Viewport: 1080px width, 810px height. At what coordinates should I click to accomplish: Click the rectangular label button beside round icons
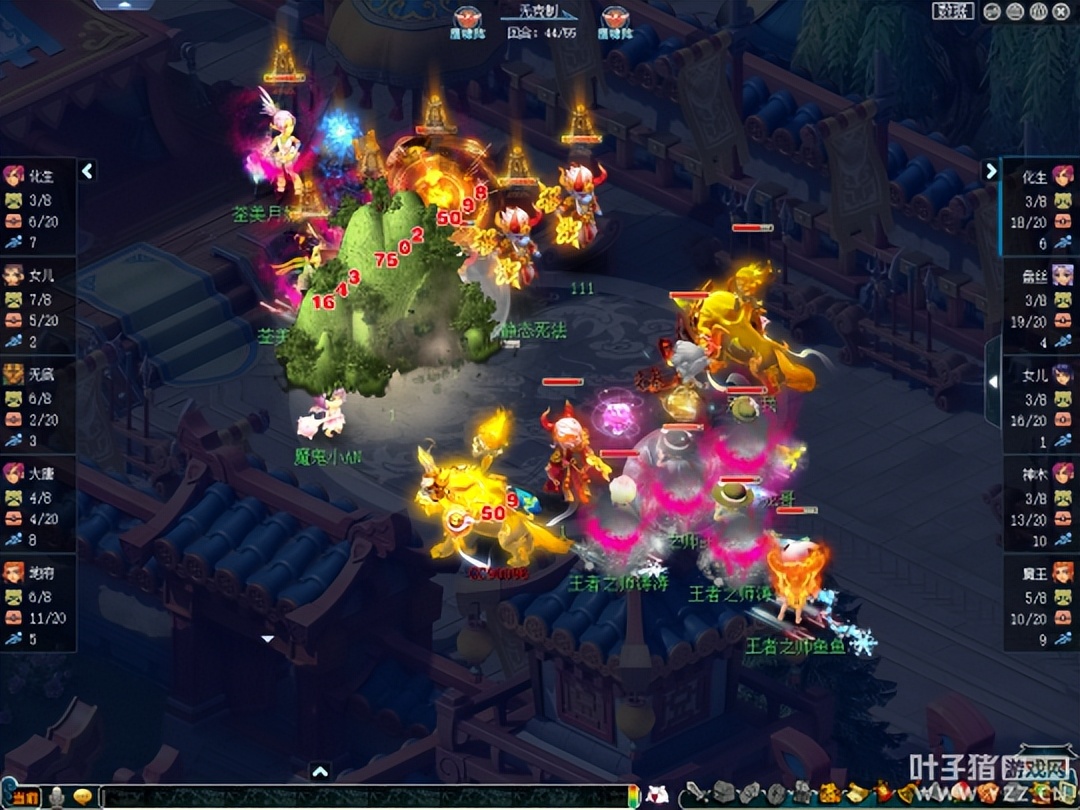click(x=953, y=11)
